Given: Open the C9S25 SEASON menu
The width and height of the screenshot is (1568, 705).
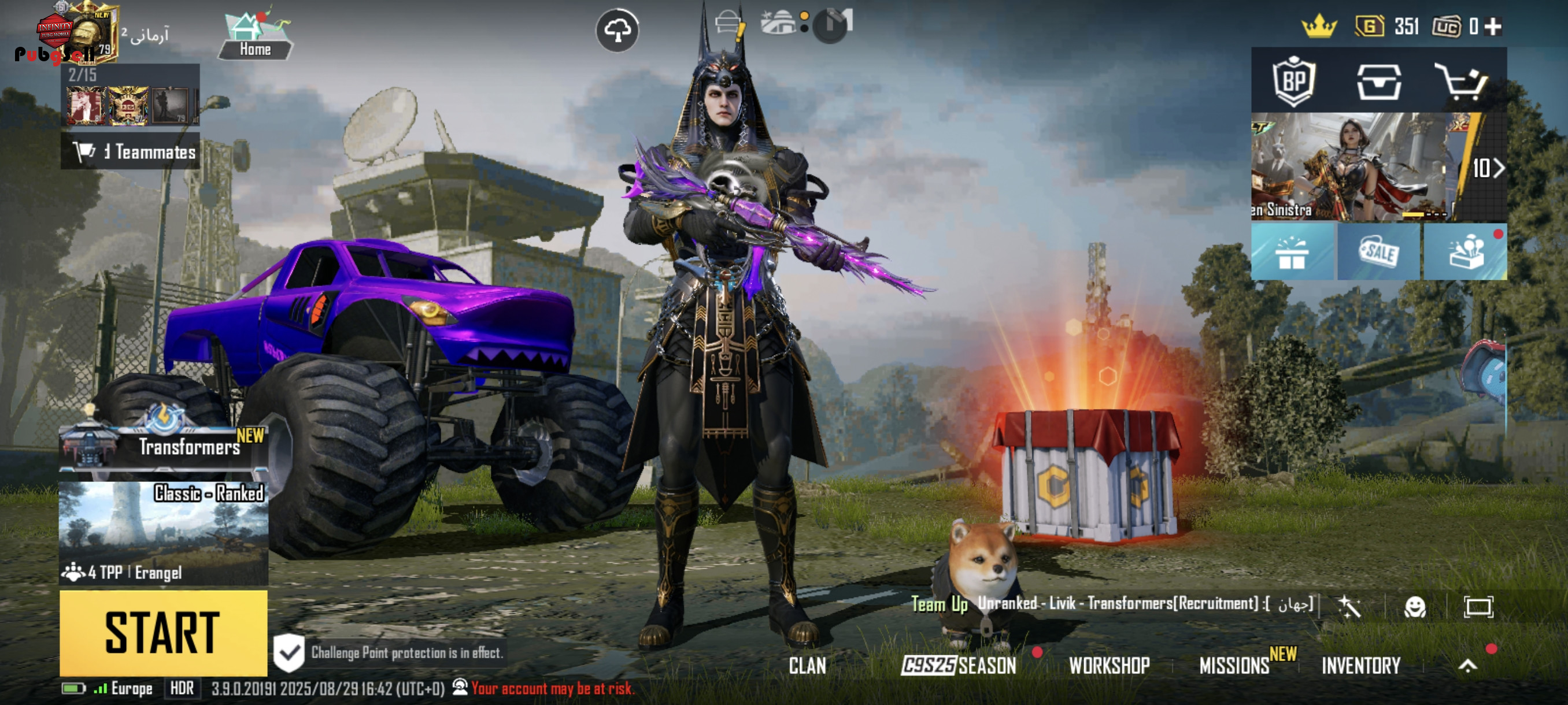Looking at the screenshot, I should pos(959,666).
